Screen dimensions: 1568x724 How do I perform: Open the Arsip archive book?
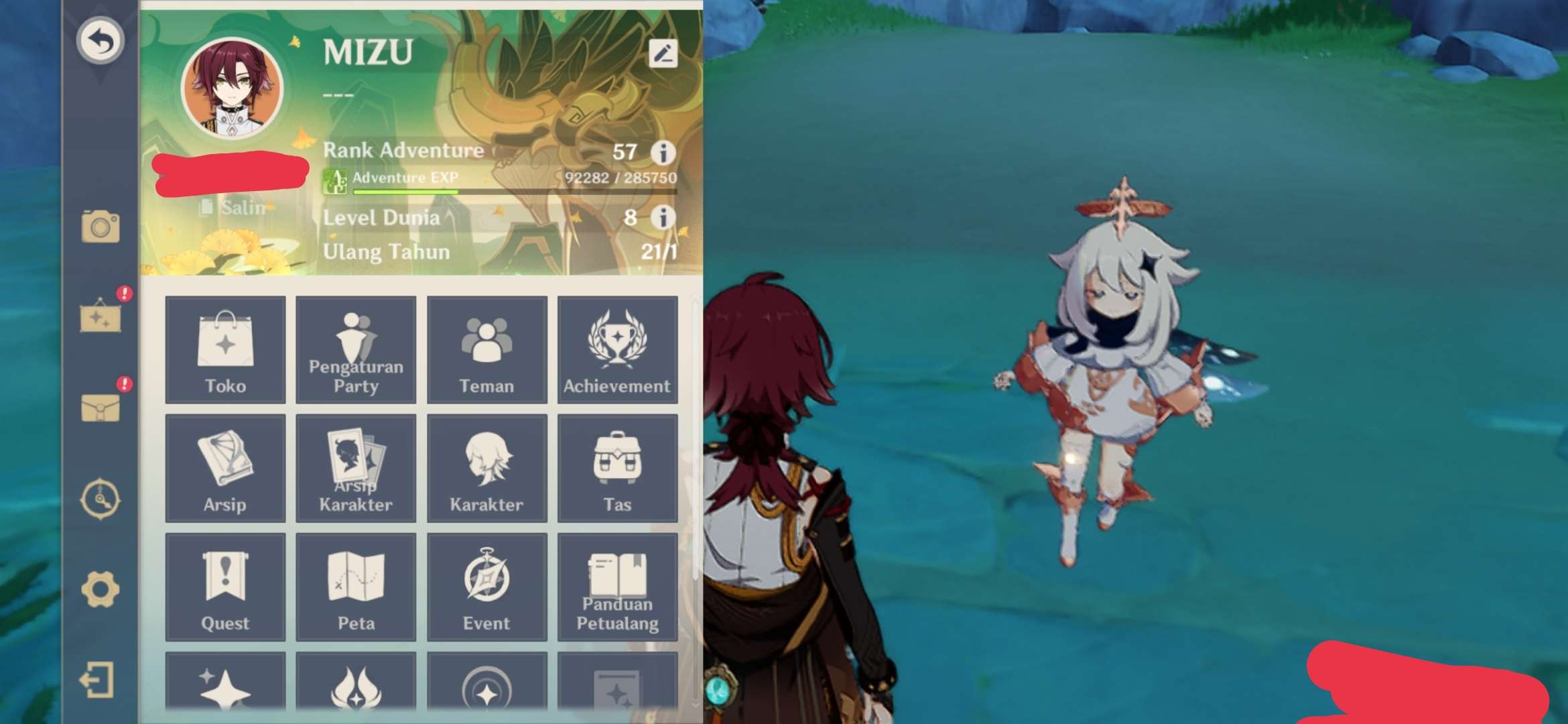[225, 467]
